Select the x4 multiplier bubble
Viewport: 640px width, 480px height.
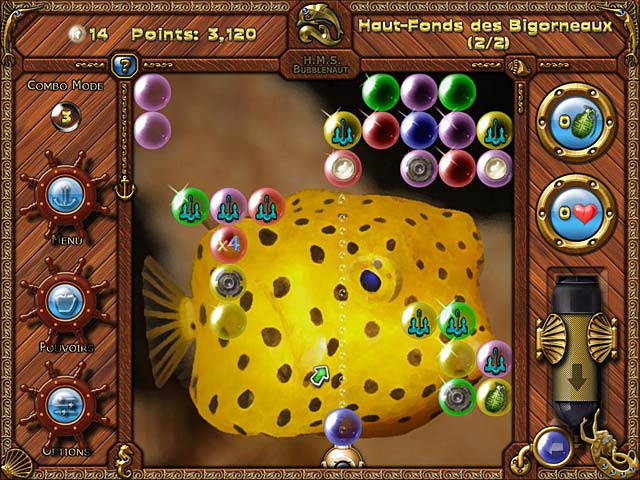point(229,243)
